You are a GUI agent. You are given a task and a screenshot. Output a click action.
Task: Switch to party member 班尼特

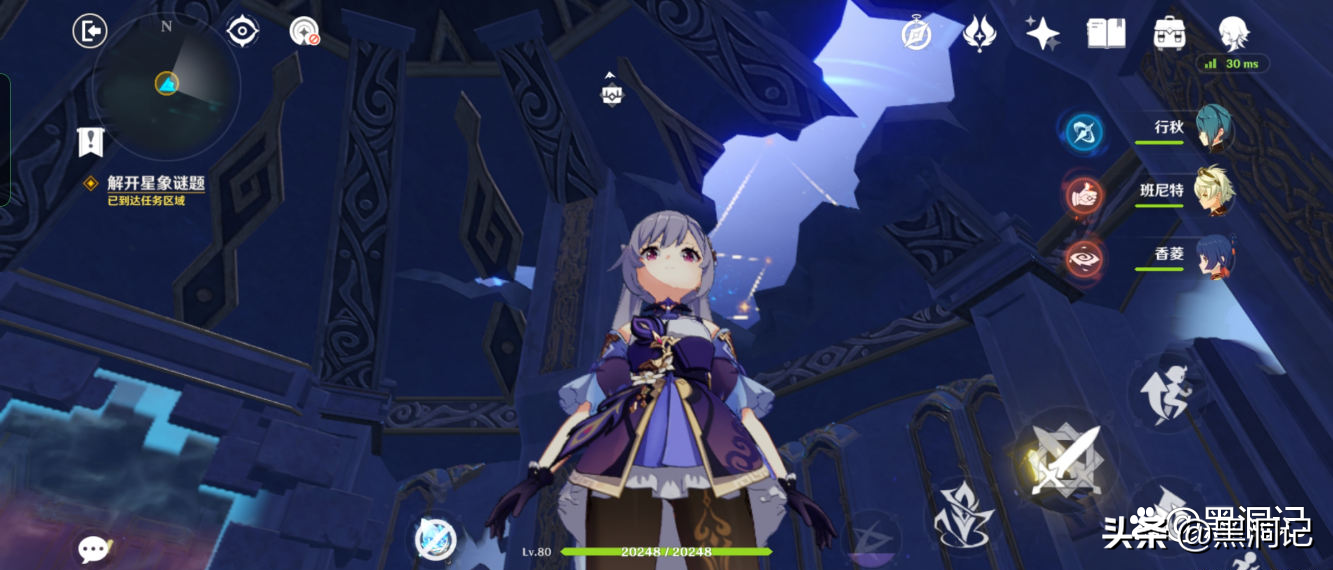[x=1212, y=192]
